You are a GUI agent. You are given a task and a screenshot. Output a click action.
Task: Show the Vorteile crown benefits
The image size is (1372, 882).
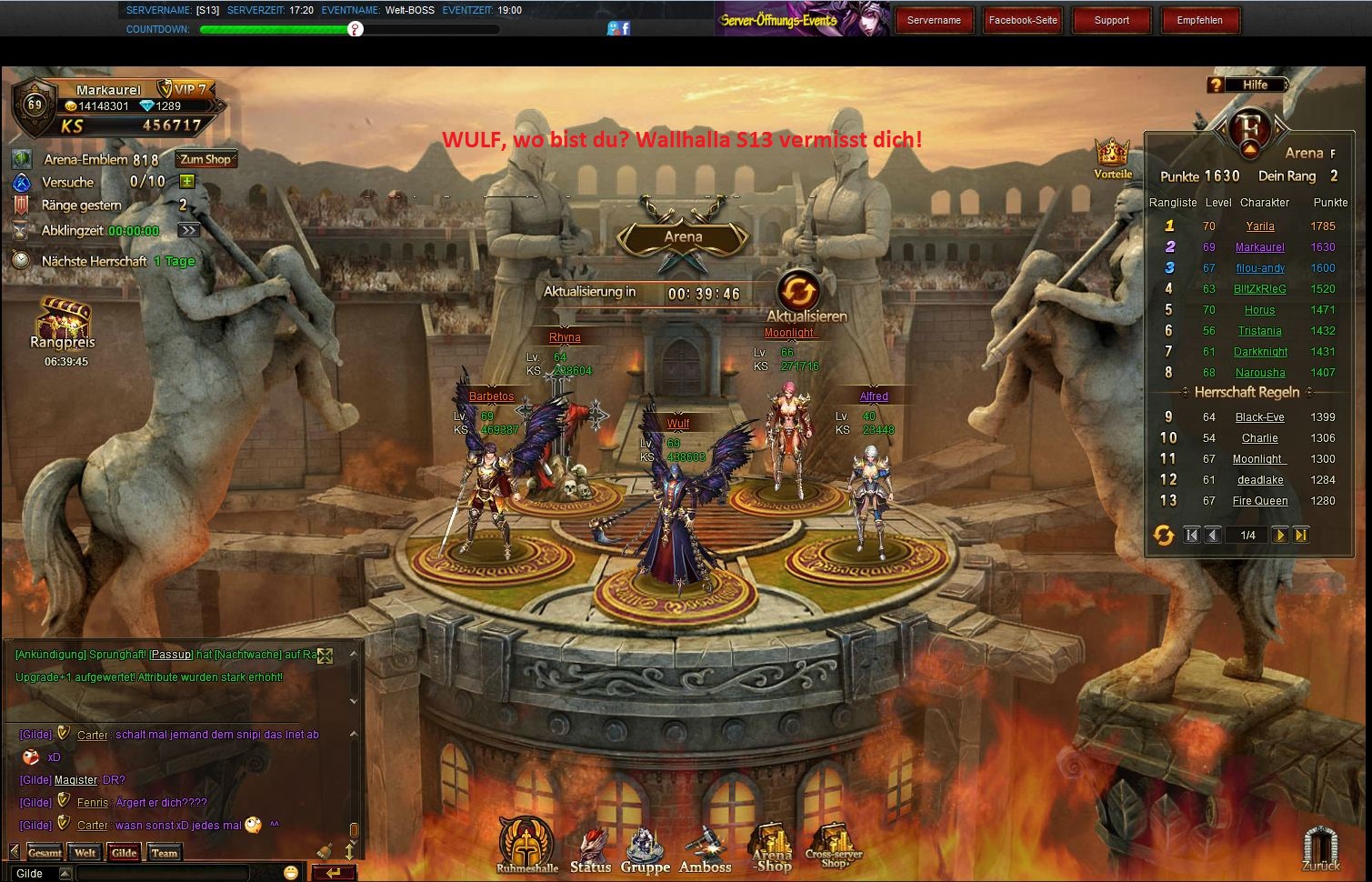1112,156
